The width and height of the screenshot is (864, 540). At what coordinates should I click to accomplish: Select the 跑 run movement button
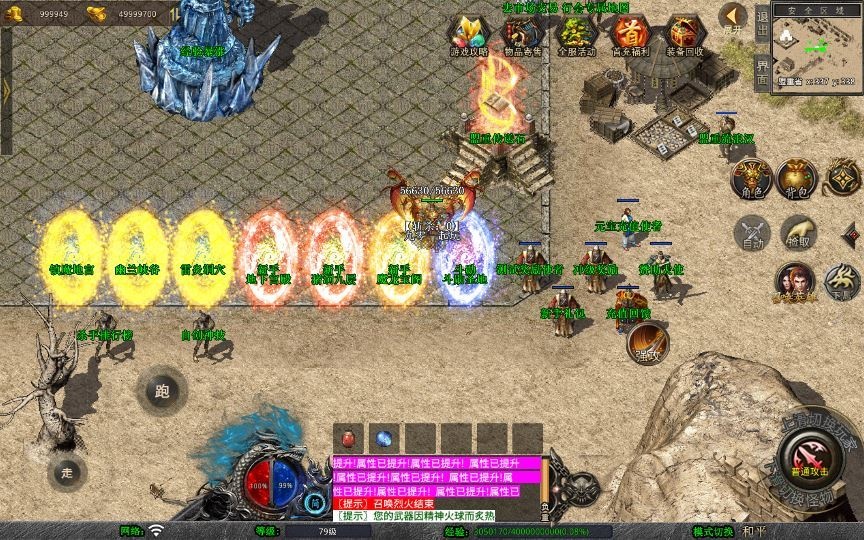(x=161, y=391)
